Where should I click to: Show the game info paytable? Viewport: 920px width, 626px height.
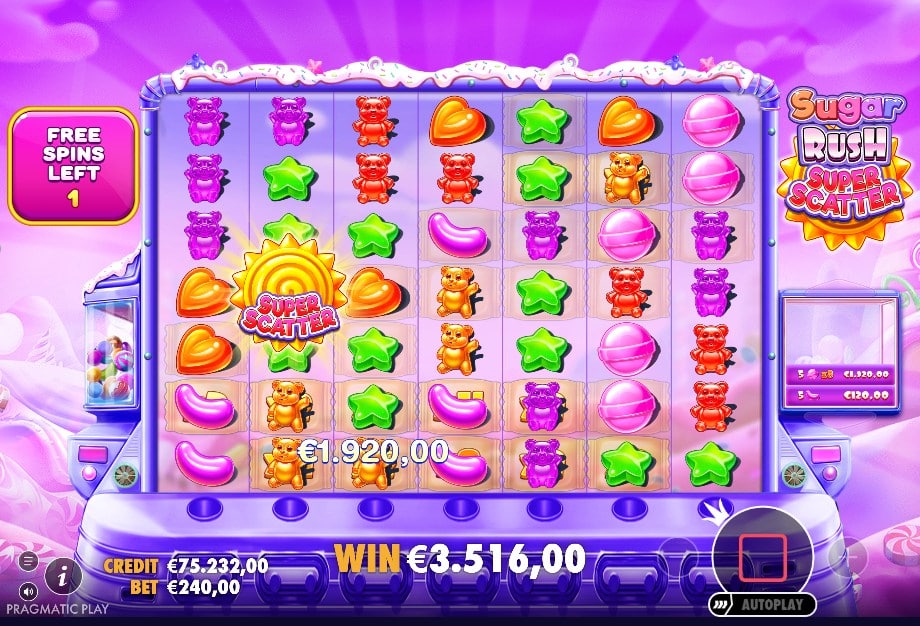[x=64, y=574]
